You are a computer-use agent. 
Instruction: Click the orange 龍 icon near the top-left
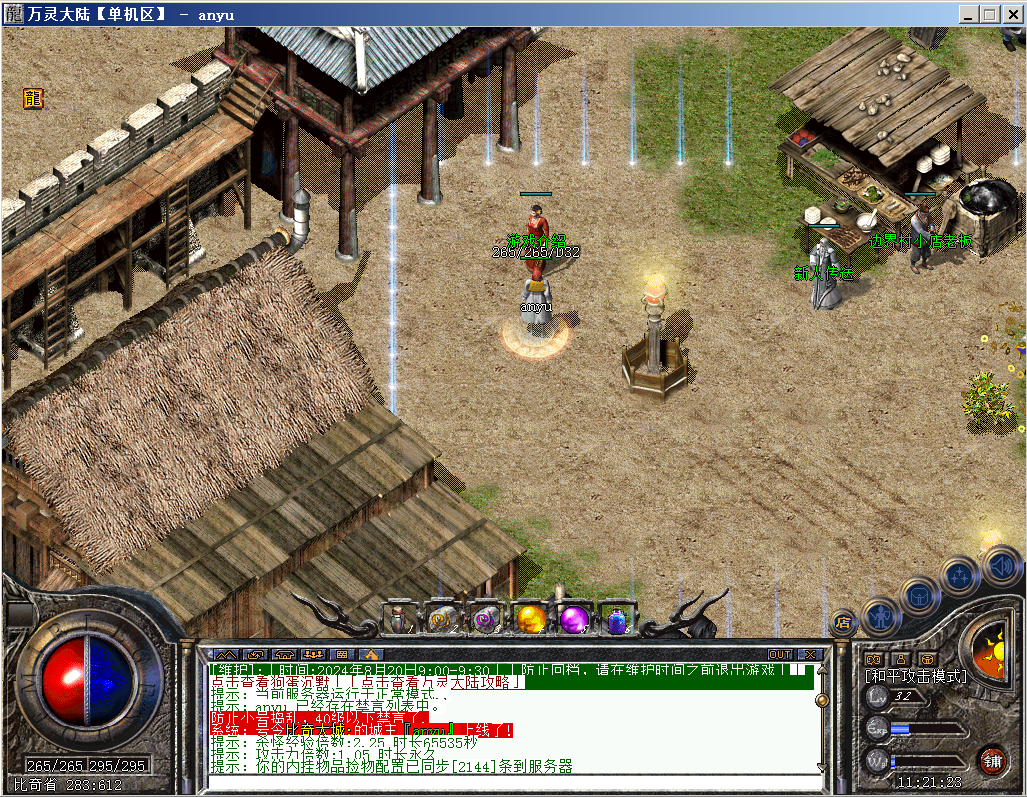tap(33, 98)
